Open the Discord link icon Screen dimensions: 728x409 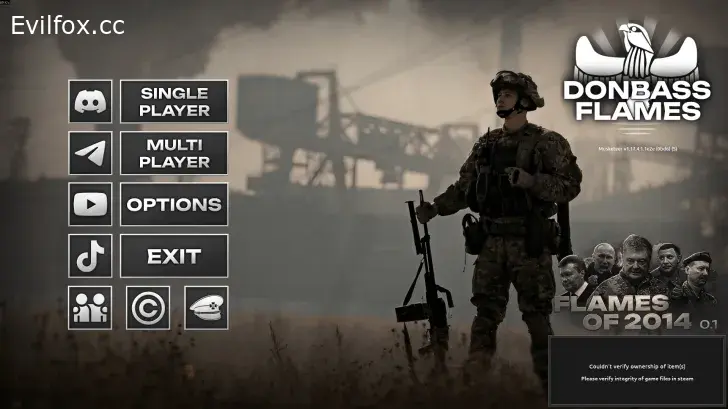coord(90,102)
